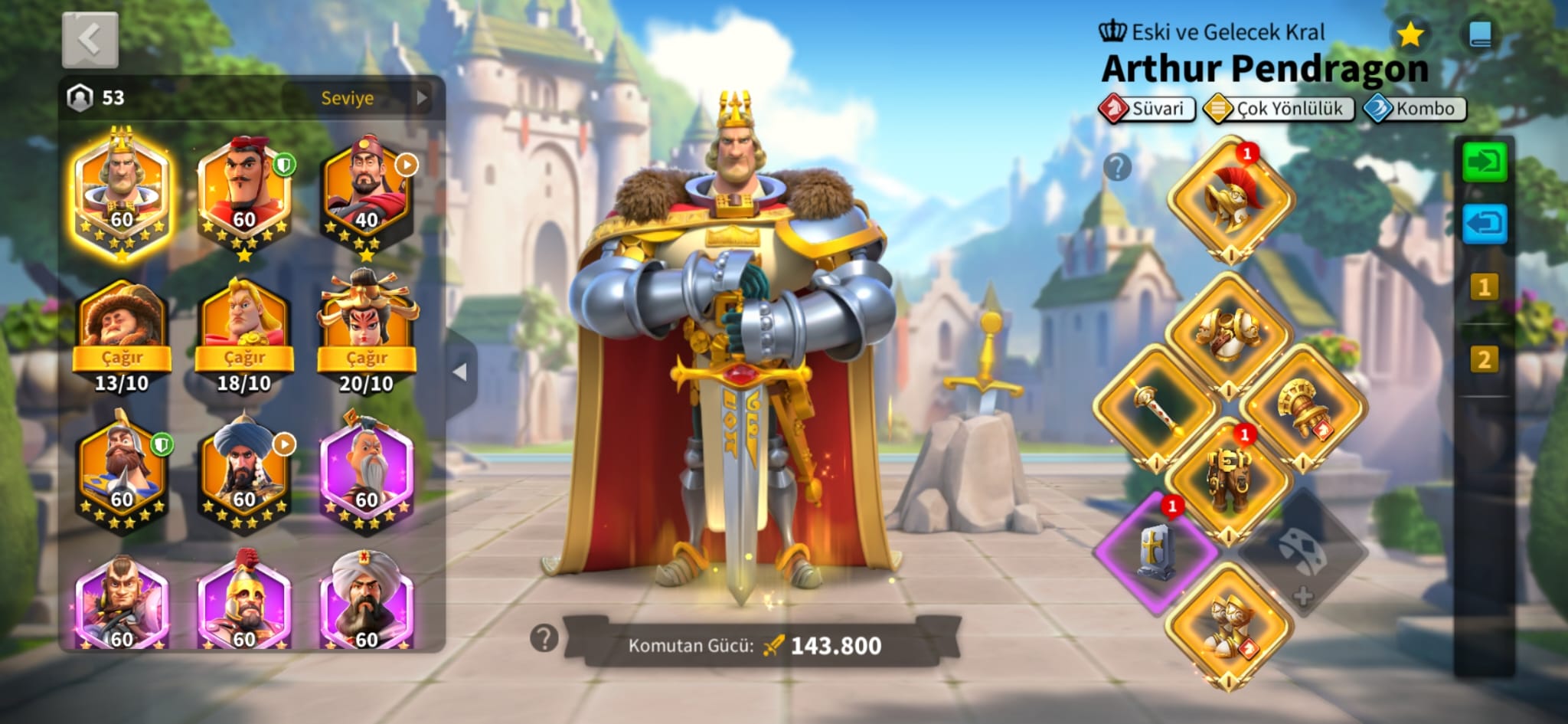Go back using the arrow button
Viewport: 1568px width, 724px height.
[90, 40]
